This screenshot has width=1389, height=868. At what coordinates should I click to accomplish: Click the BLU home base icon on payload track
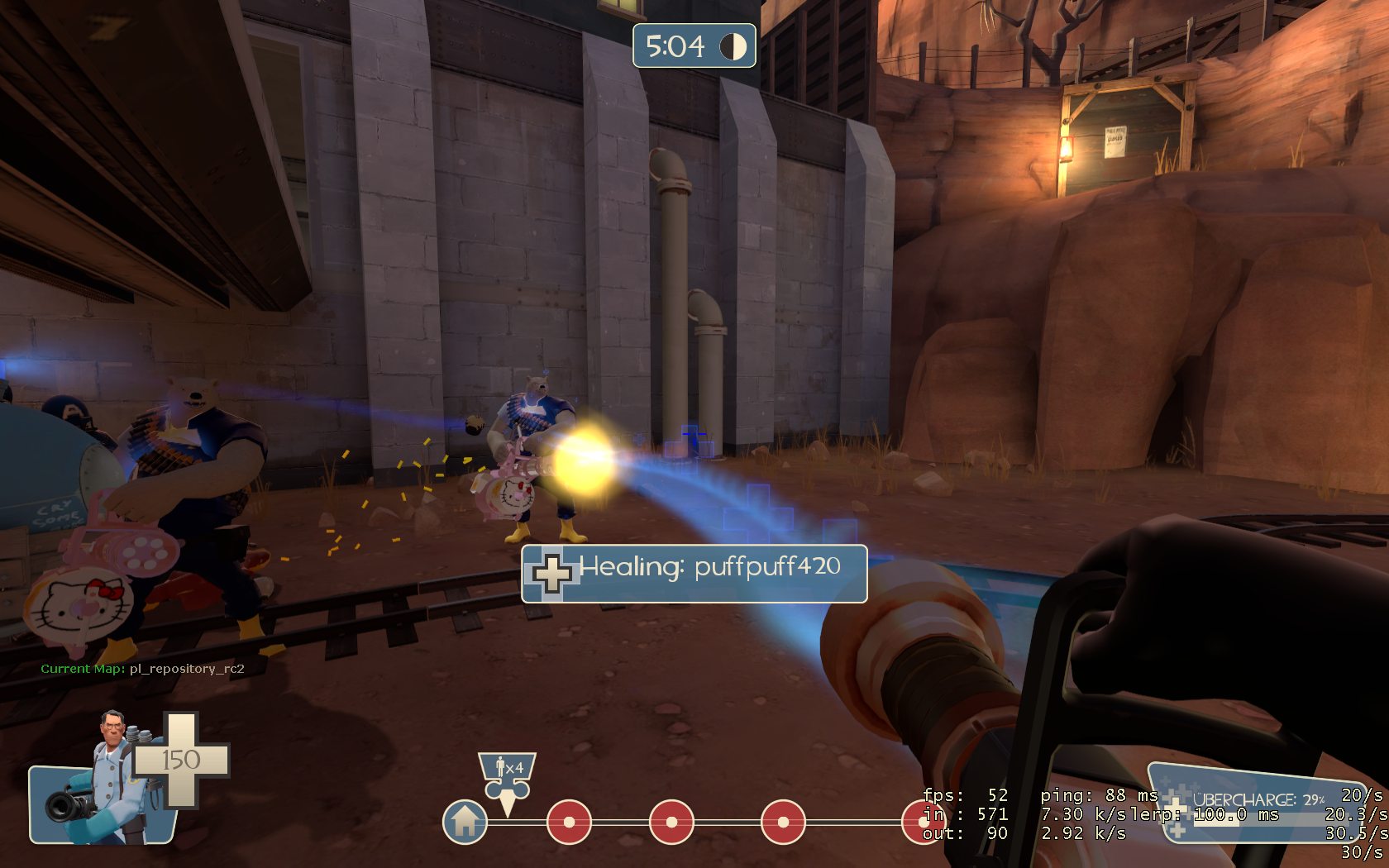click(x=465, y=822)
